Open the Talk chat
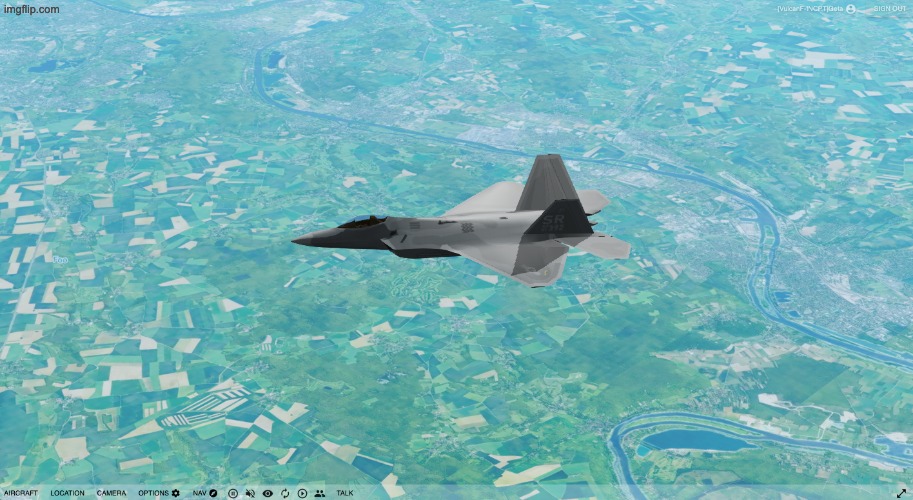This screenshot has height=500, width=913. [x=344, y=493]
